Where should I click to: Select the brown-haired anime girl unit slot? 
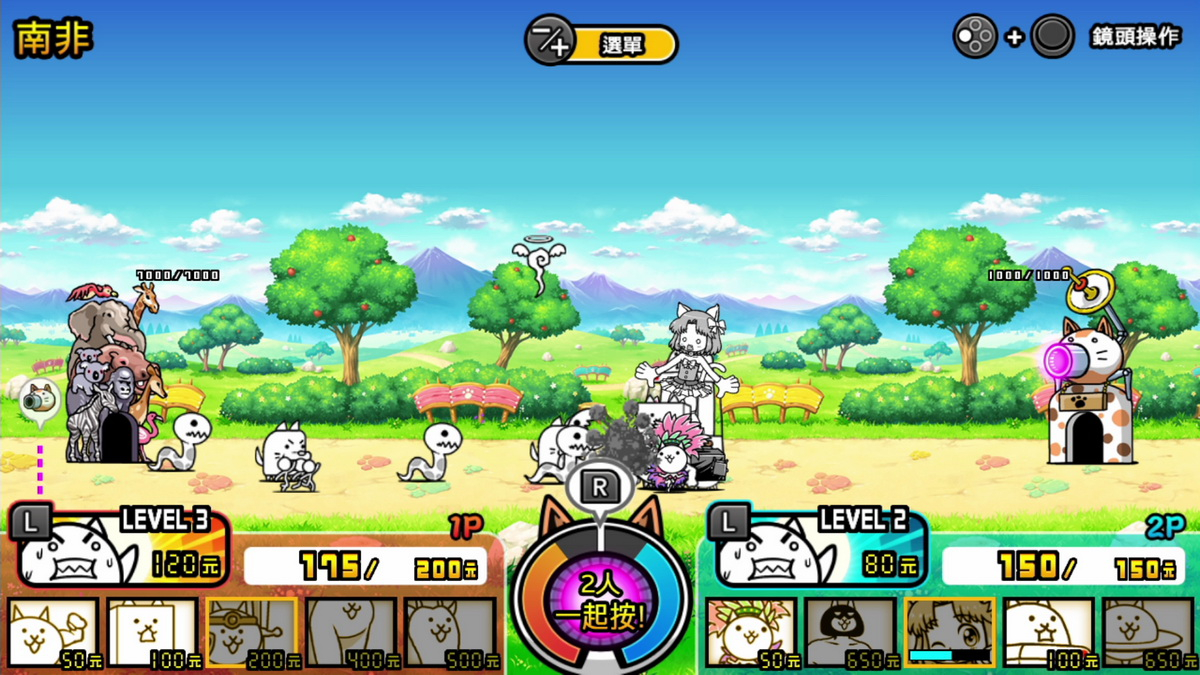click(x=950, y=632)
